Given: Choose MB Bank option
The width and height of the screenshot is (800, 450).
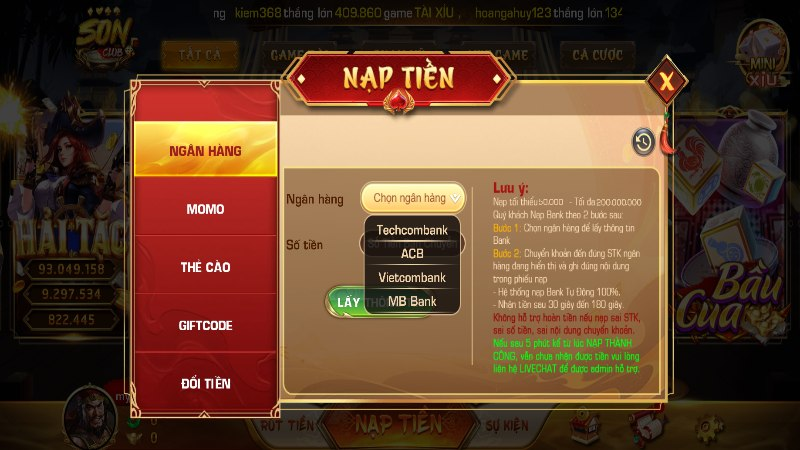Looking at the screenshot, I should pyautogui.click(x=412, y=300).
